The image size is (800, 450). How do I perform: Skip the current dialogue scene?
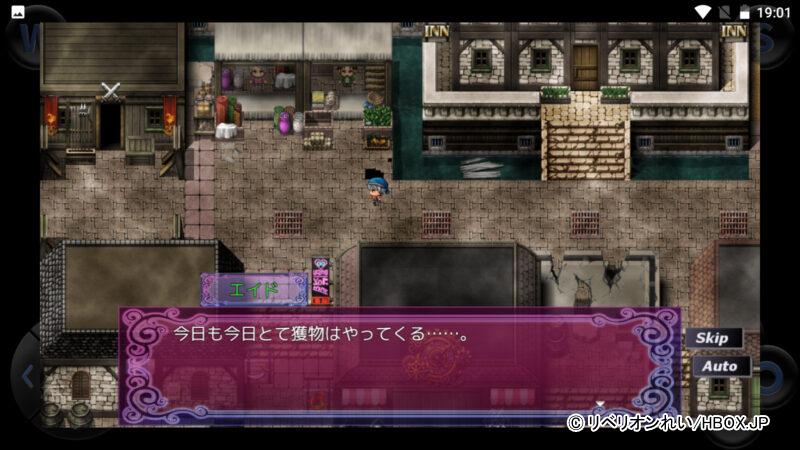(x=713, y=338)
